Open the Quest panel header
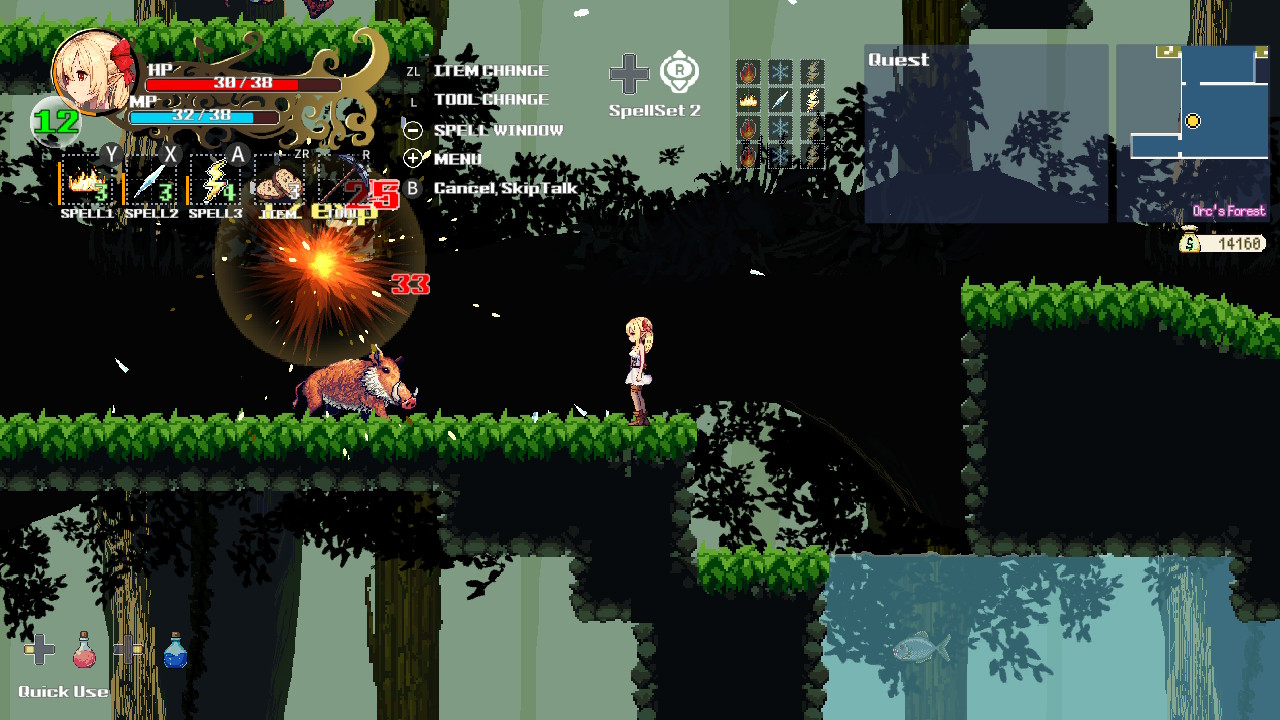This screenshot has height=720, width=1280. point(898,60)
